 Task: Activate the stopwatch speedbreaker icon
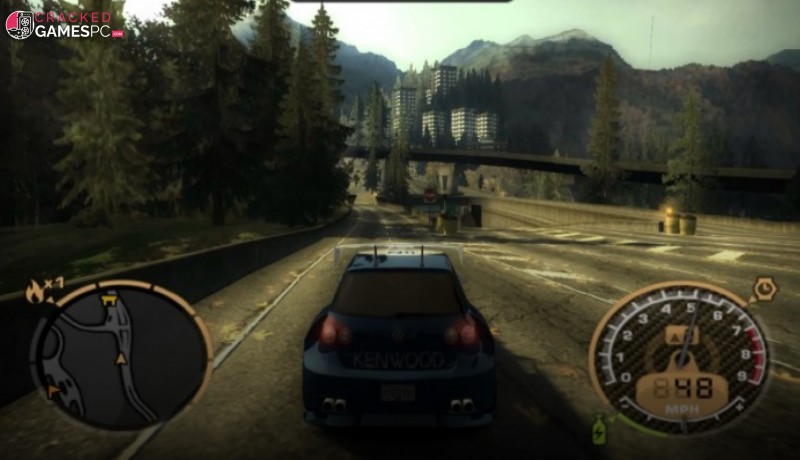click(765, 290)
